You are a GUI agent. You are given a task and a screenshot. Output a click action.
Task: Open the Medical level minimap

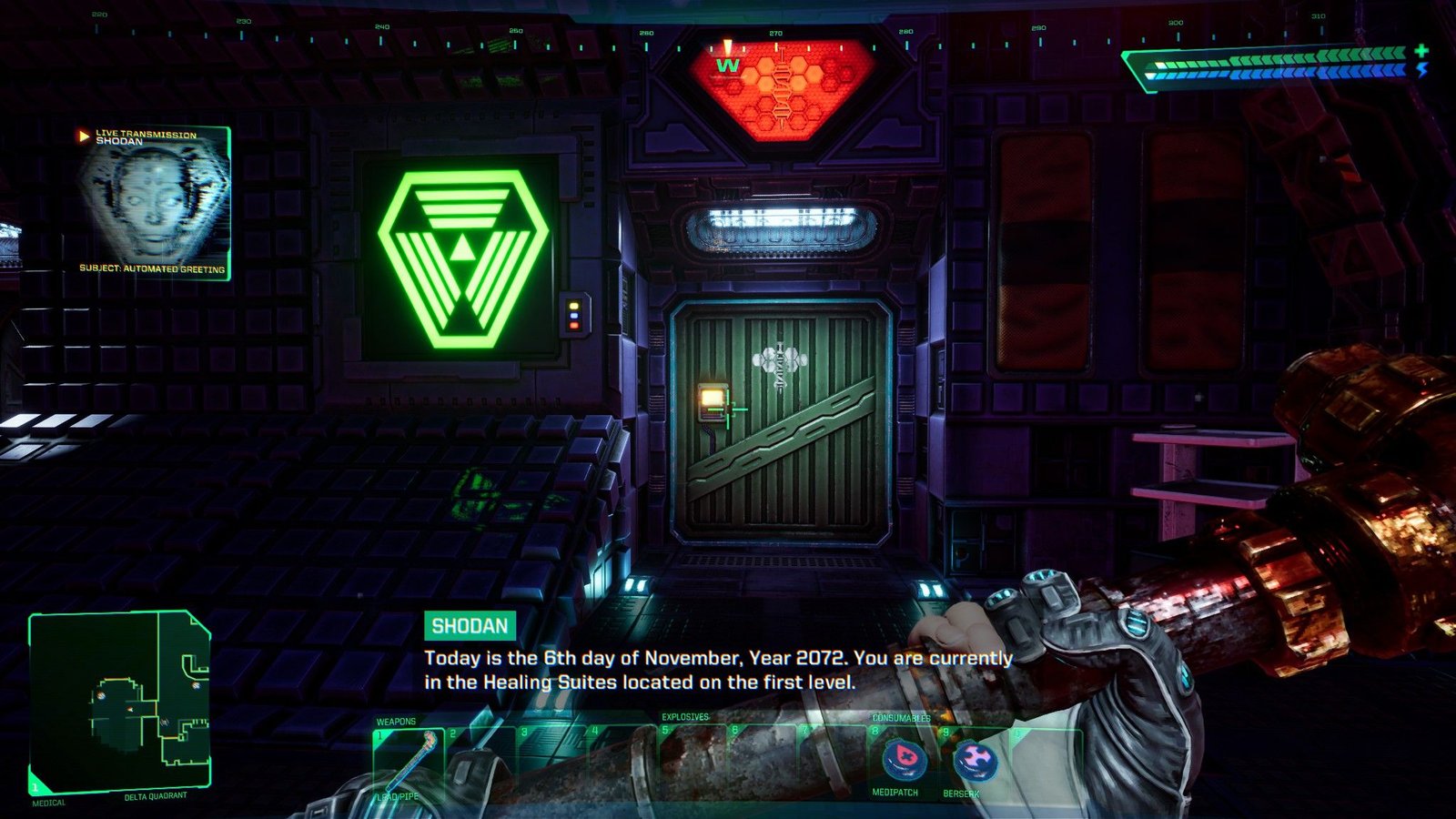[120, 701]
